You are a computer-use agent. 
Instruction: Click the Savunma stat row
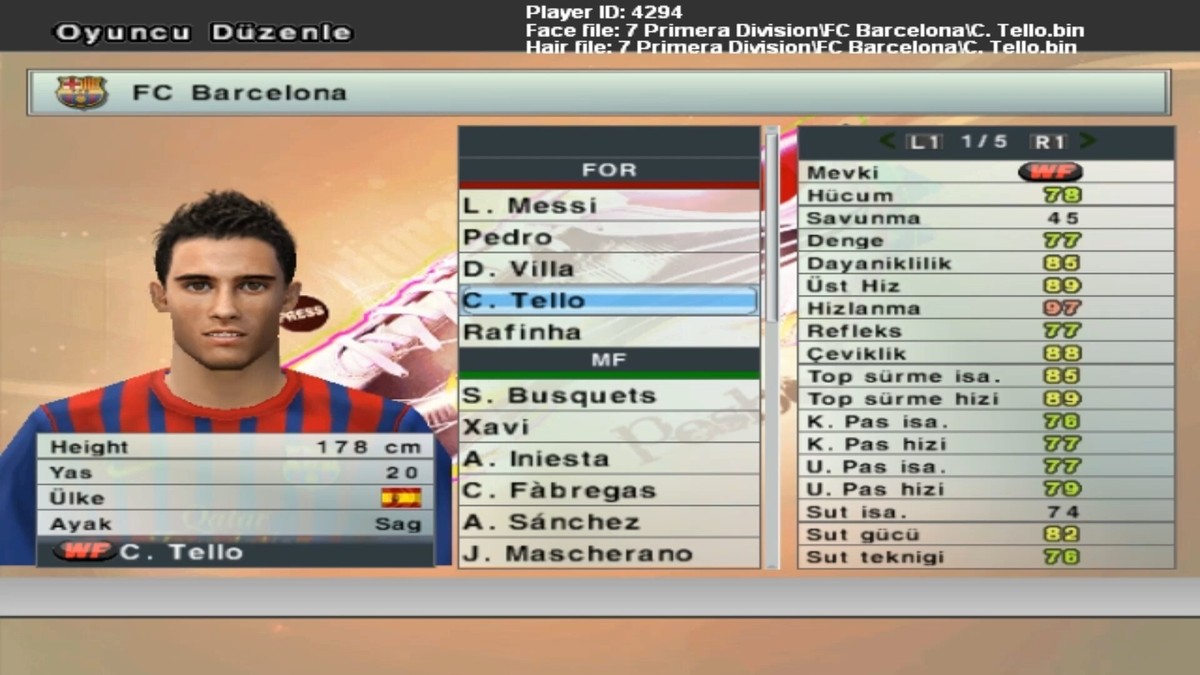pyautogui.click(x=985, y=218)
